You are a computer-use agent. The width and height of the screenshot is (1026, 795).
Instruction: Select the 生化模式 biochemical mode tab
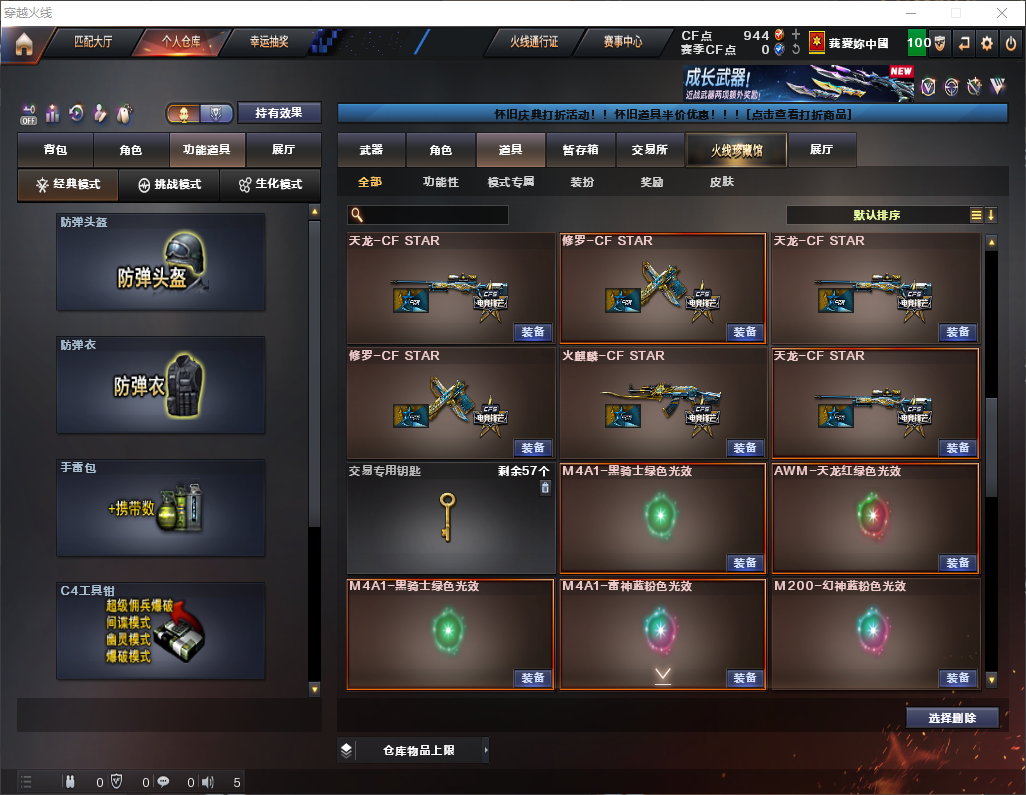click(x=270, y=185)
